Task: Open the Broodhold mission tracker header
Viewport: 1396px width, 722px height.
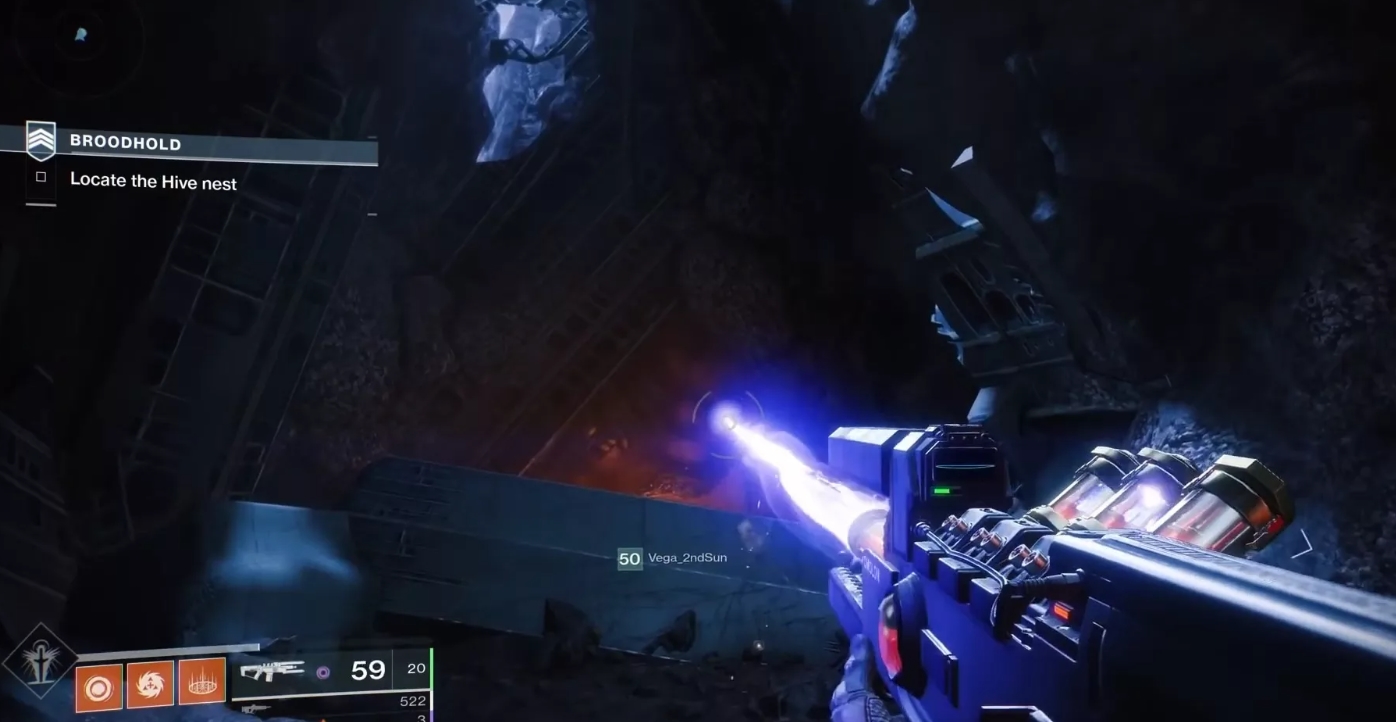Action: [x=125, y=143]
